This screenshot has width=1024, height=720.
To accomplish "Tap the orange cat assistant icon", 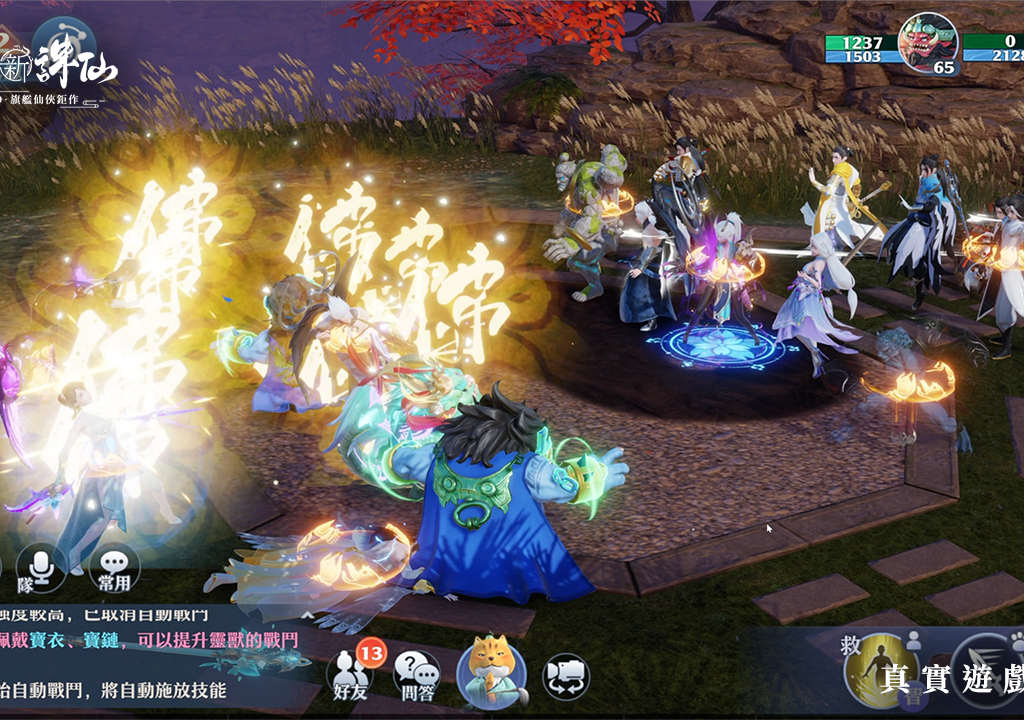I will pyautogui.click(x=491, y=672).
